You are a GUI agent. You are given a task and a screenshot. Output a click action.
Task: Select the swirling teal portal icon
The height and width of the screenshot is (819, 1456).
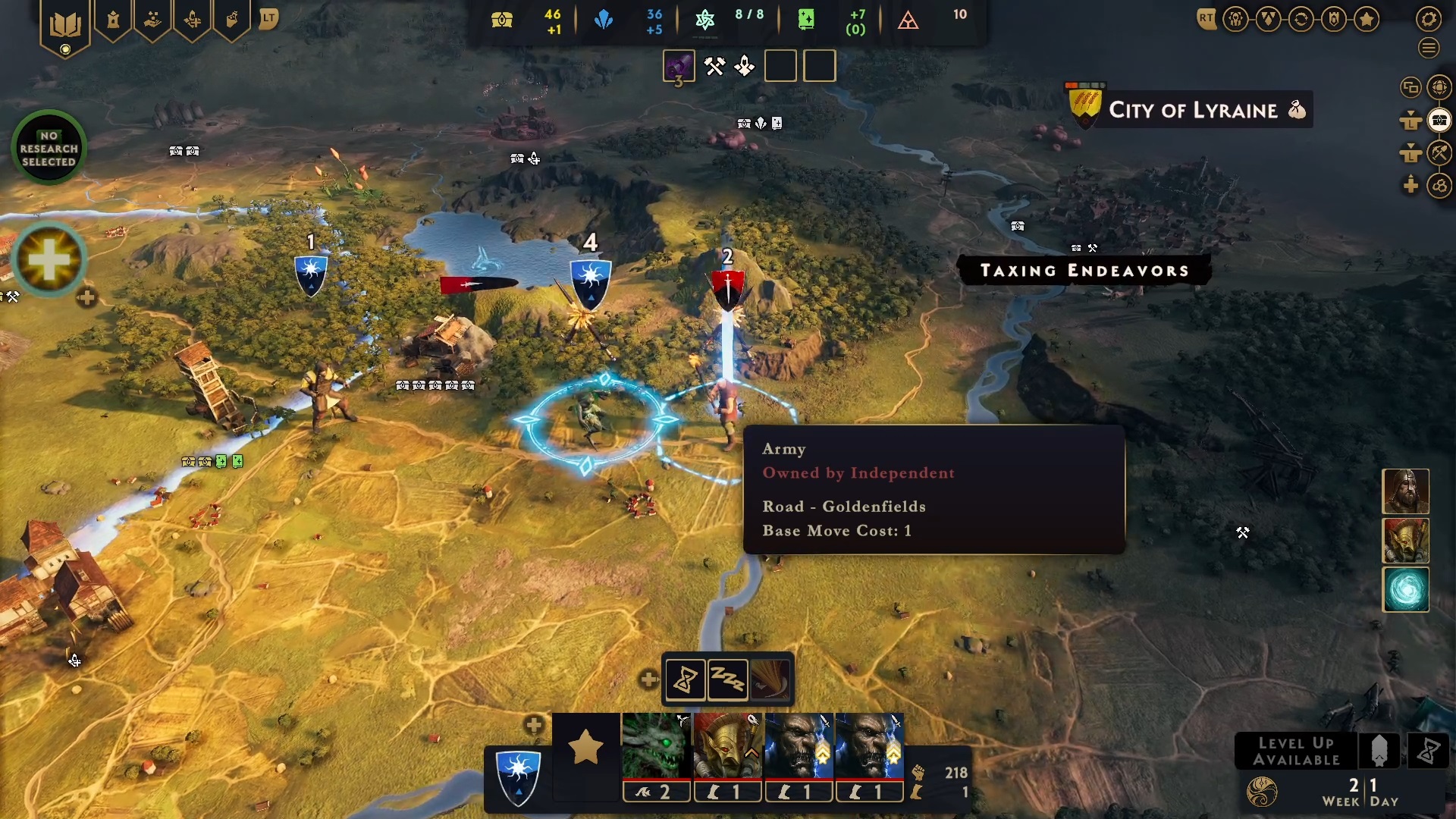click(1405, 589)
